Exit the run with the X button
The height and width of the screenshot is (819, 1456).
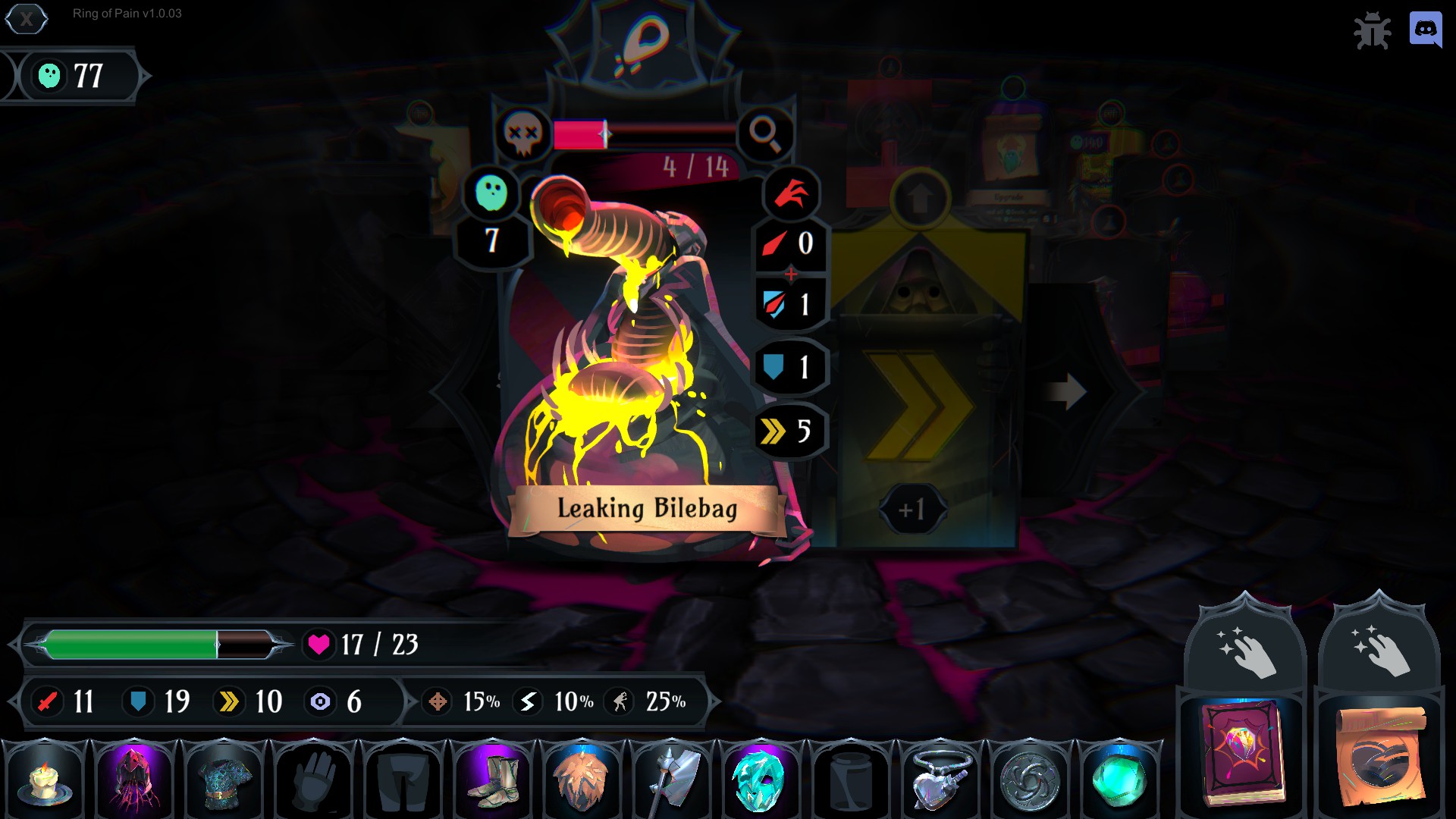pyautogui.click(x=27, y=20)
